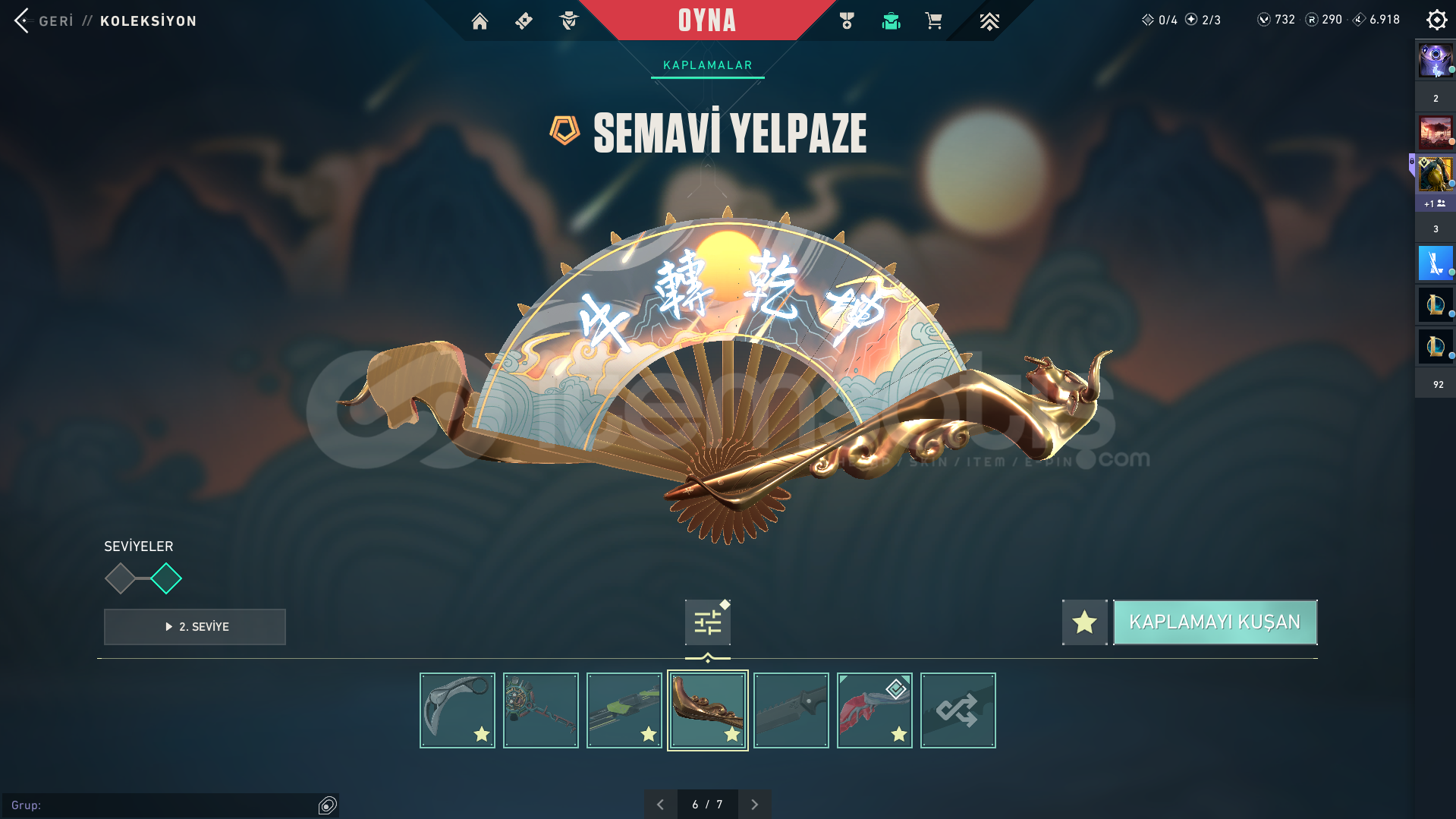Select the random shuffle skin tile
The height and width of the screenshot is (819, 1456).
(958, 710)
